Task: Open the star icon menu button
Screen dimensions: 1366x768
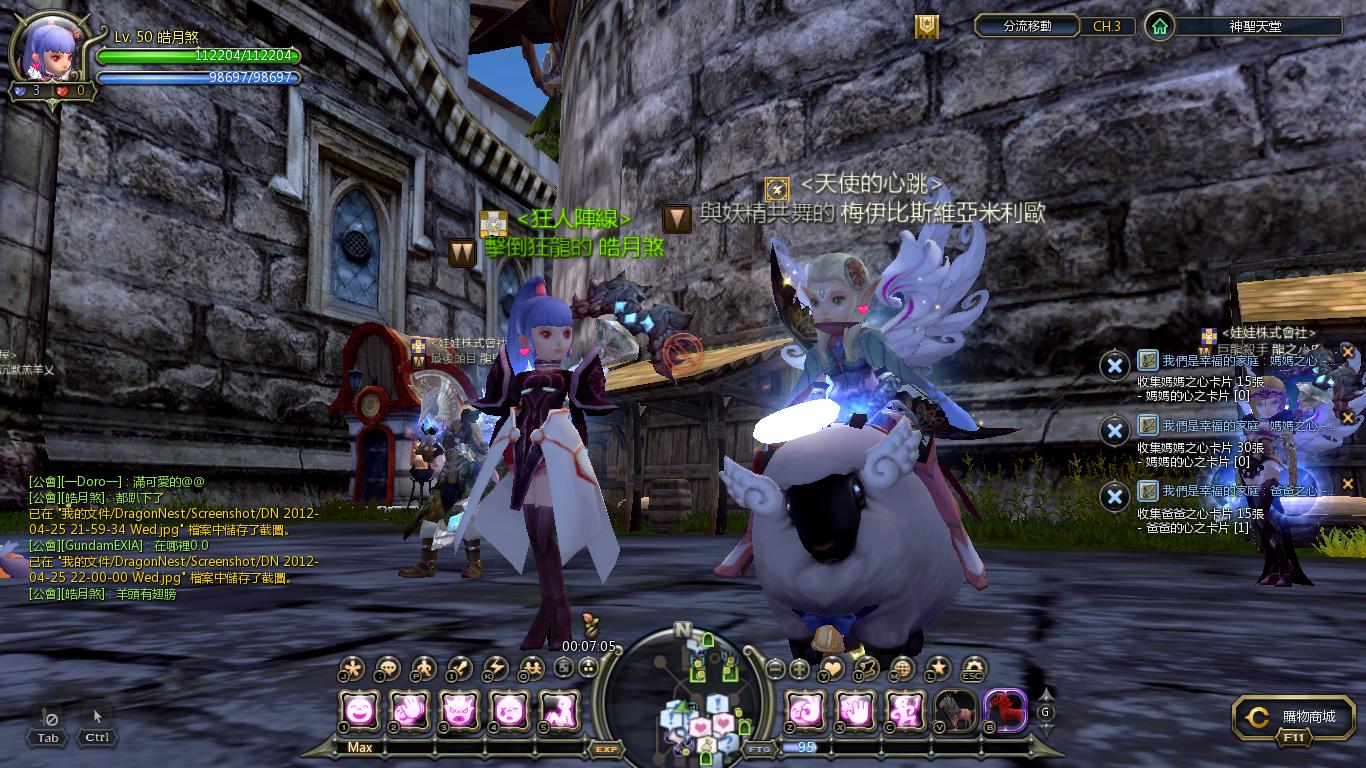Action: [937, 669]
